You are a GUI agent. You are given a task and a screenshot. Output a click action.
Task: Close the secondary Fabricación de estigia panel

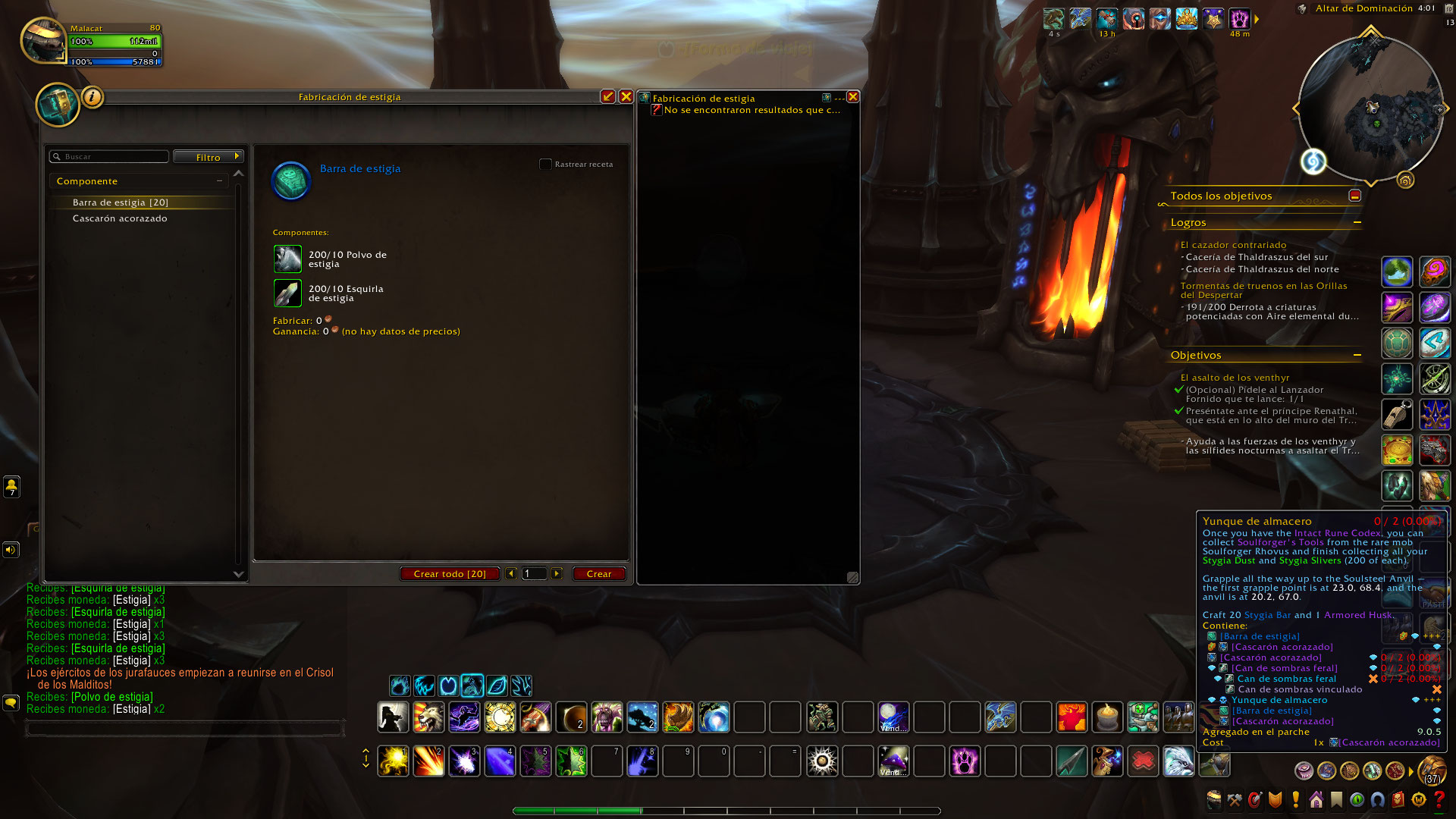click(x=853, y=97)
